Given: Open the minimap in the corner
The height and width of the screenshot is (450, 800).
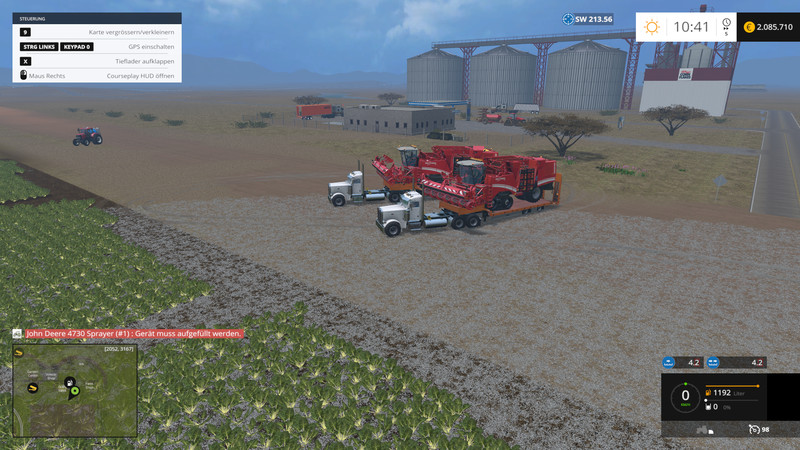Looking at the screenshot, I should point(74,391).
